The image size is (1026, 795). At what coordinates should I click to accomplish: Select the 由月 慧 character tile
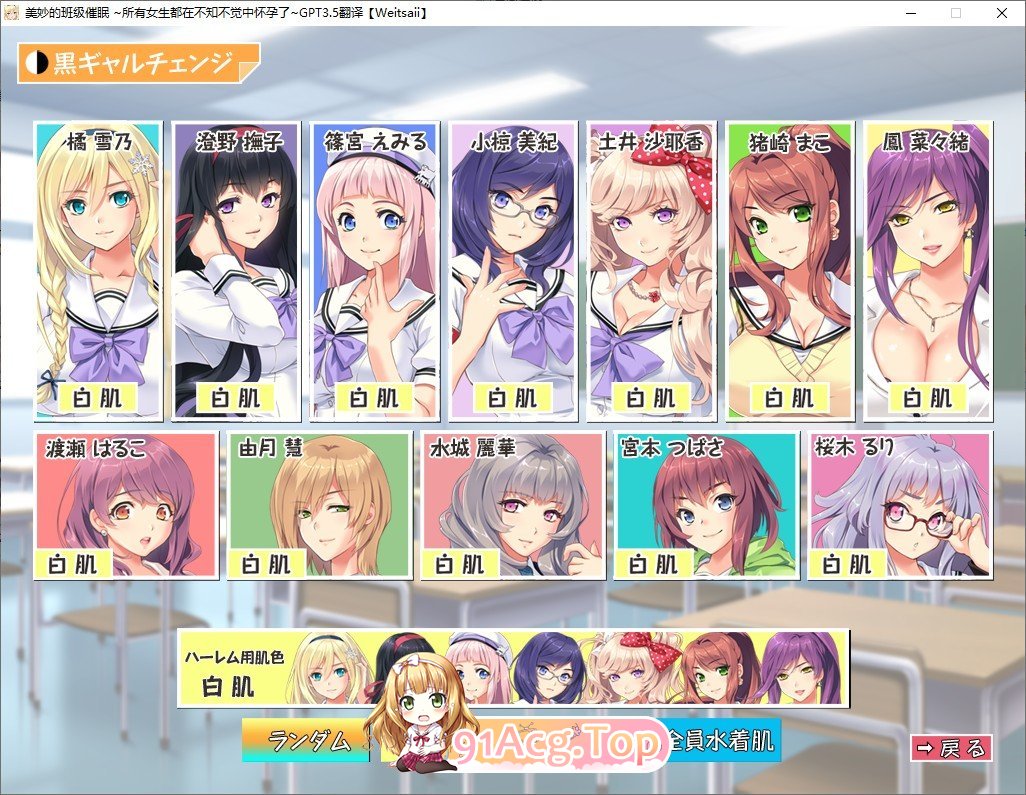(319, 505)
